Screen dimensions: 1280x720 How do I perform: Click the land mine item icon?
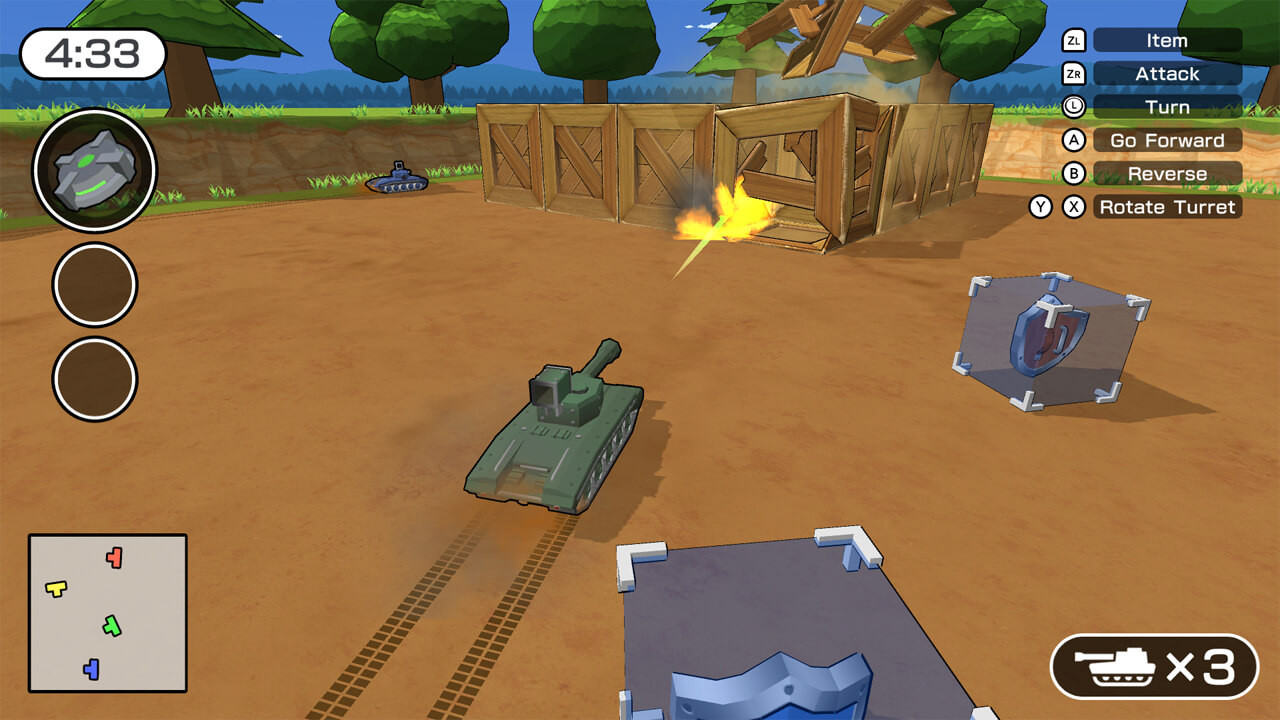pos(93,170)
